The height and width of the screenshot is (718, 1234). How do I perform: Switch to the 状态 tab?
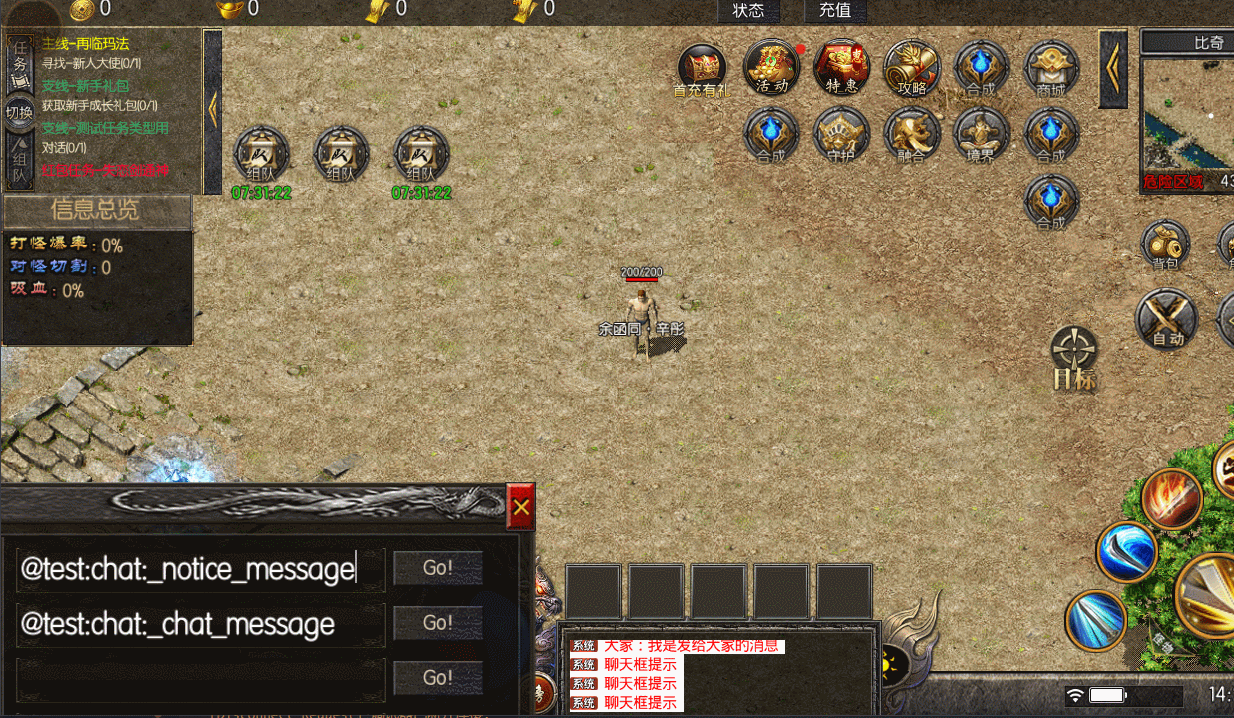[x=748, y=11]
